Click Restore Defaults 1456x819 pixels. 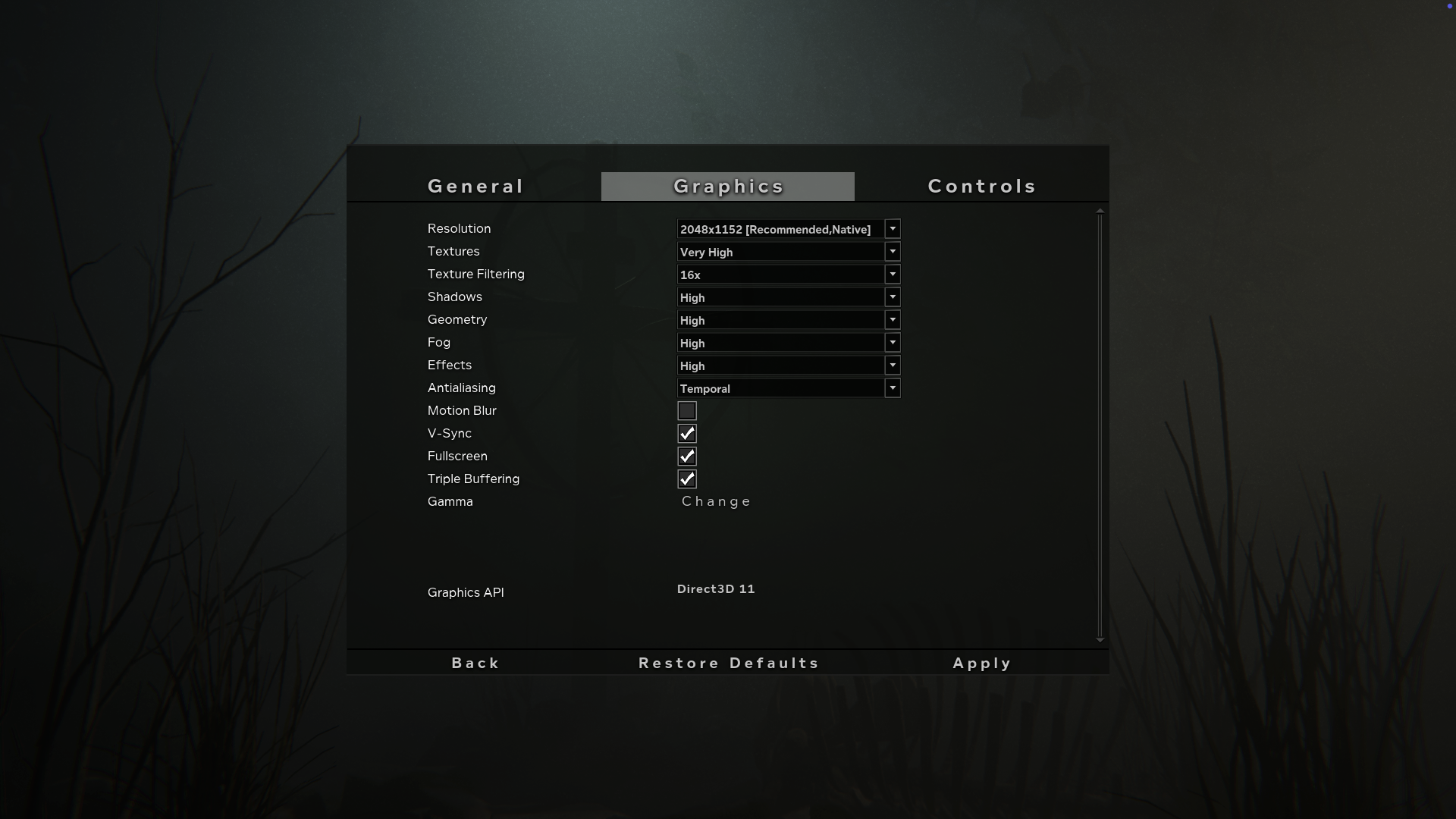pos(727,662)
